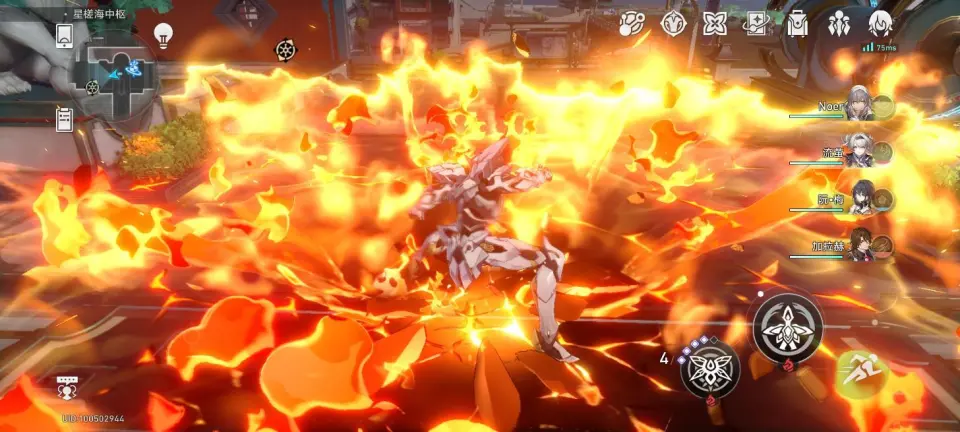Open the star card icon in top bar

(755, 24)
